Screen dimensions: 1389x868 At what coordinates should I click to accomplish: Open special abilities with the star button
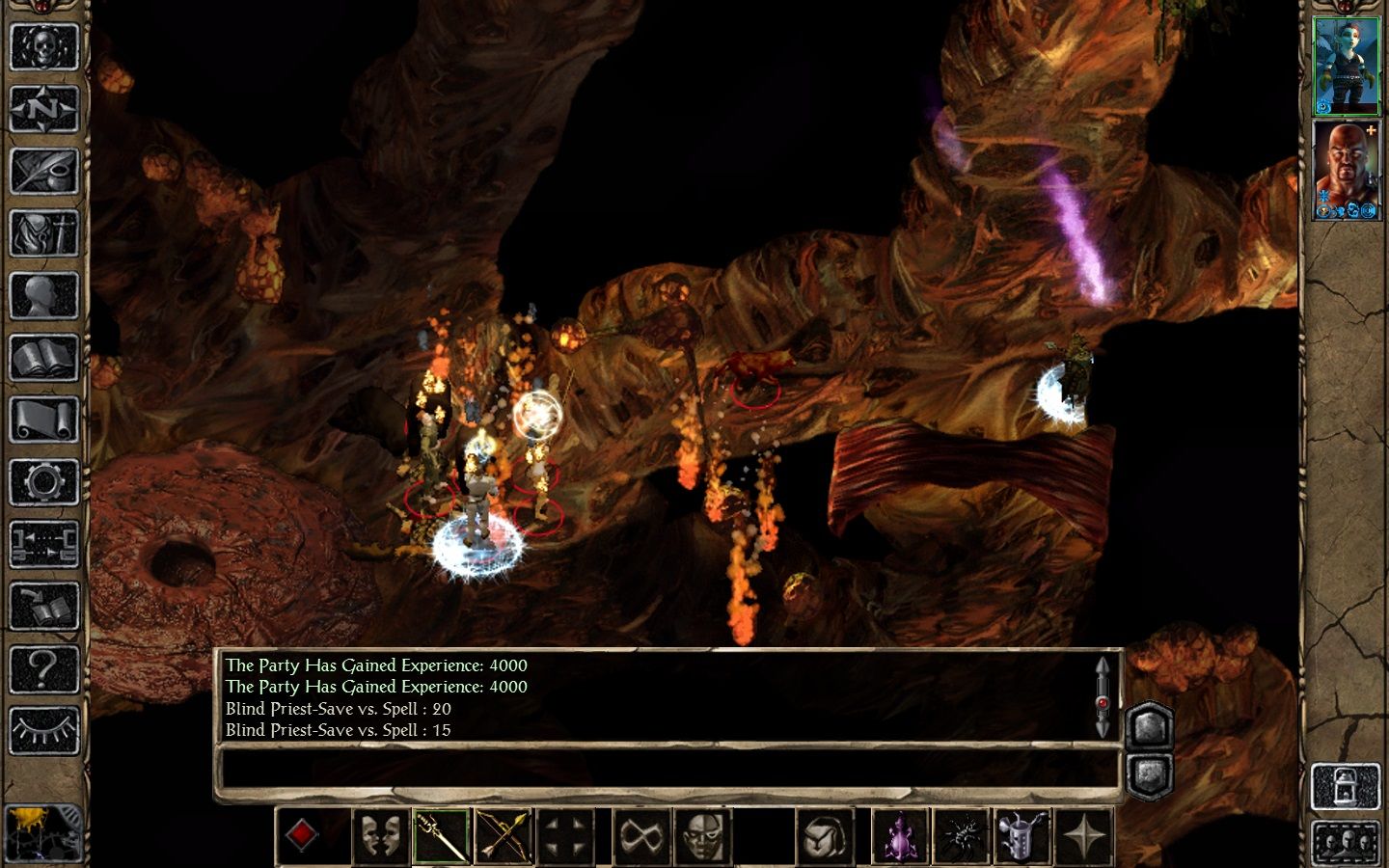tap(1084, 835)
